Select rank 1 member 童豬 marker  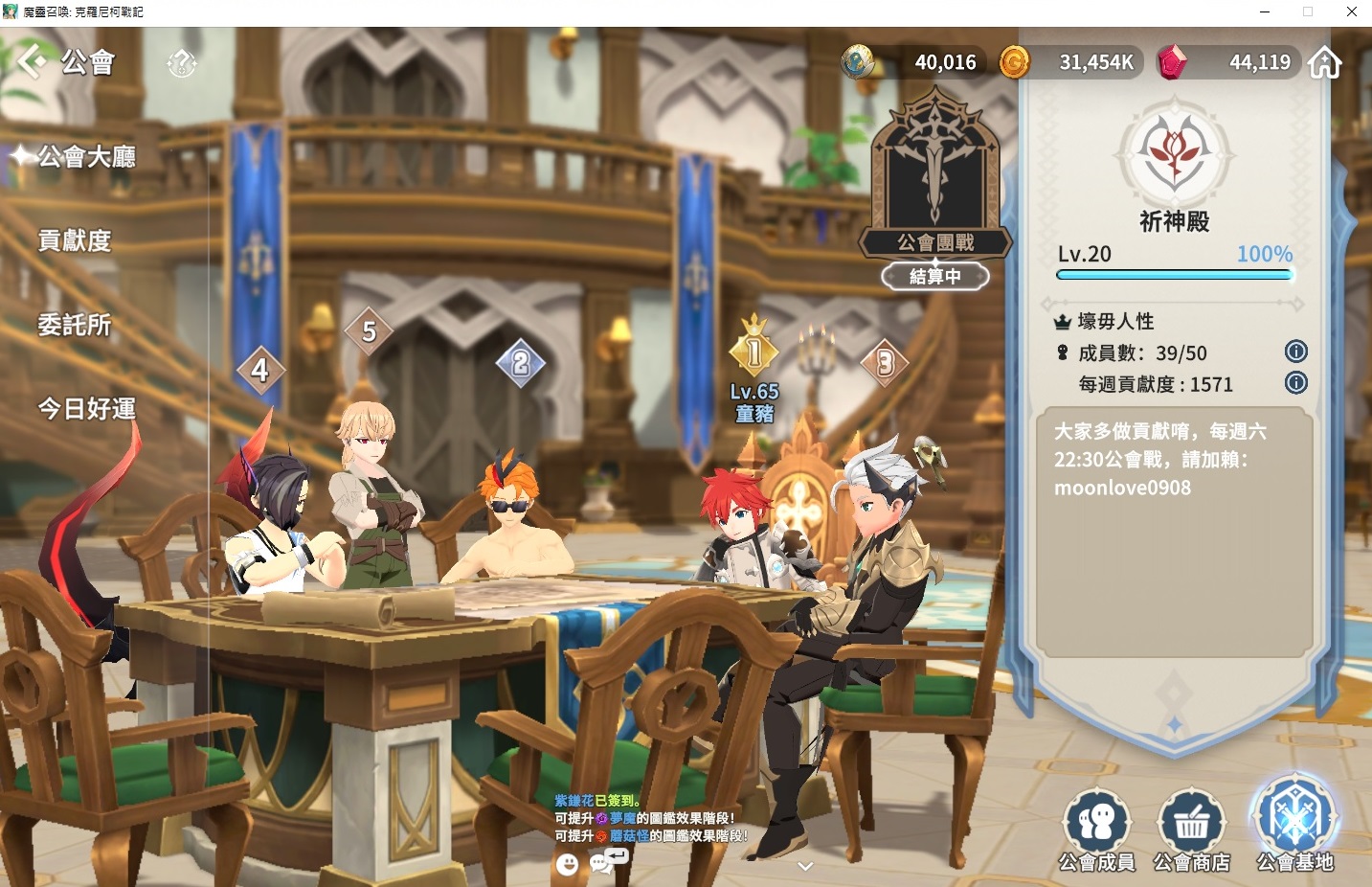tap(754, 354)
